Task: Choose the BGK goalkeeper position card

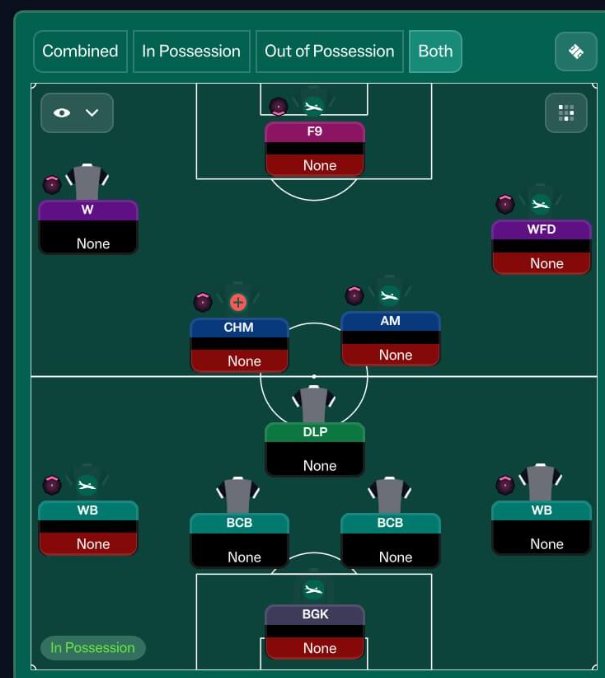Action: tap(315, 631)
